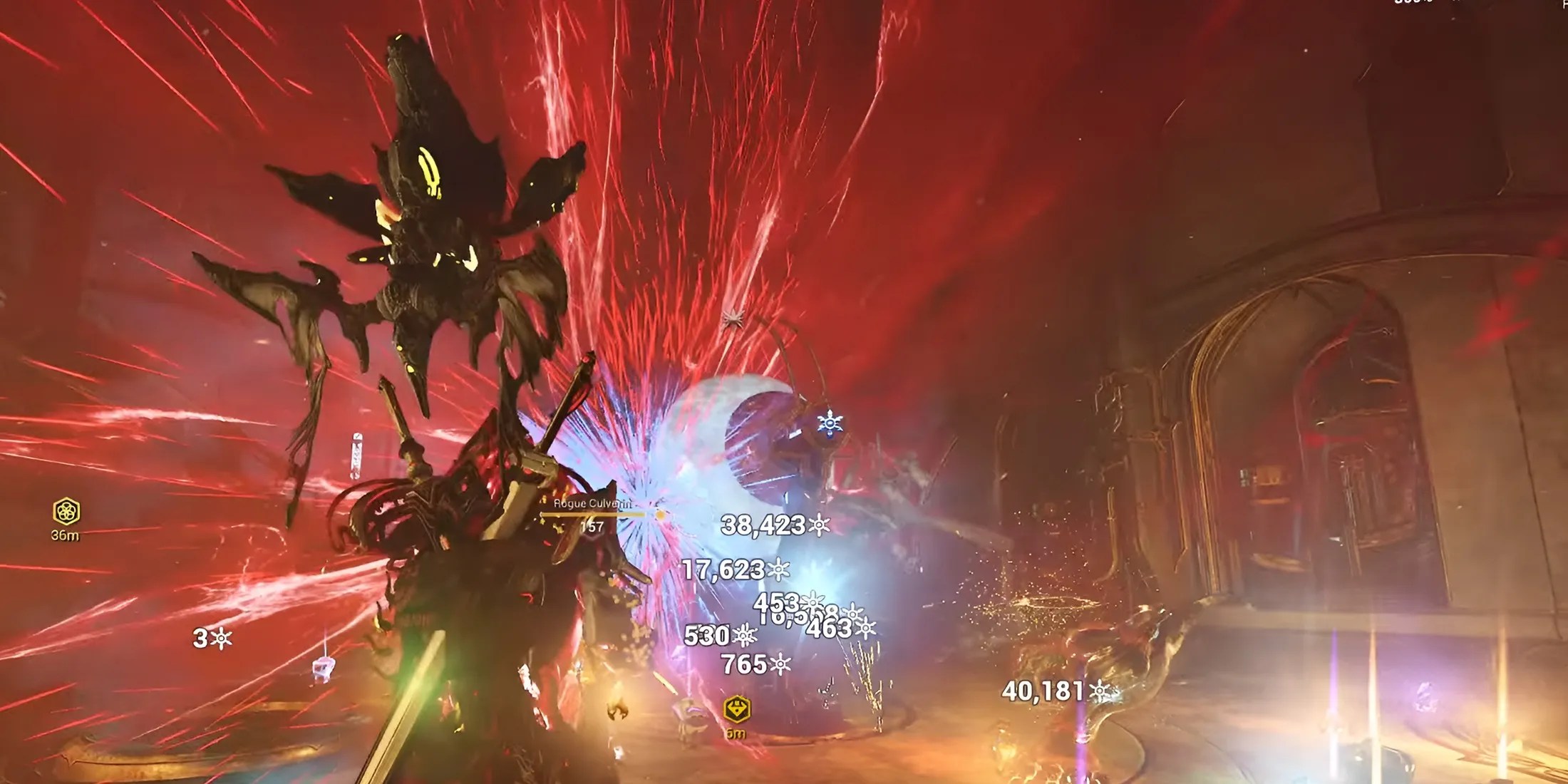Click the star icon next to the 3 damage number
1568x784 pixels.
pos(220,638)
